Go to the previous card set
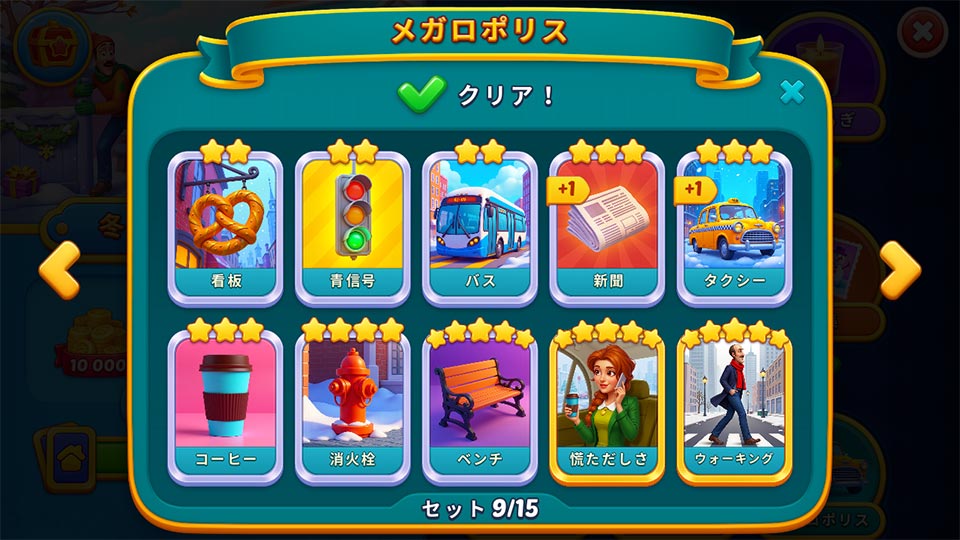960x540 pixels. click(60, 270)
